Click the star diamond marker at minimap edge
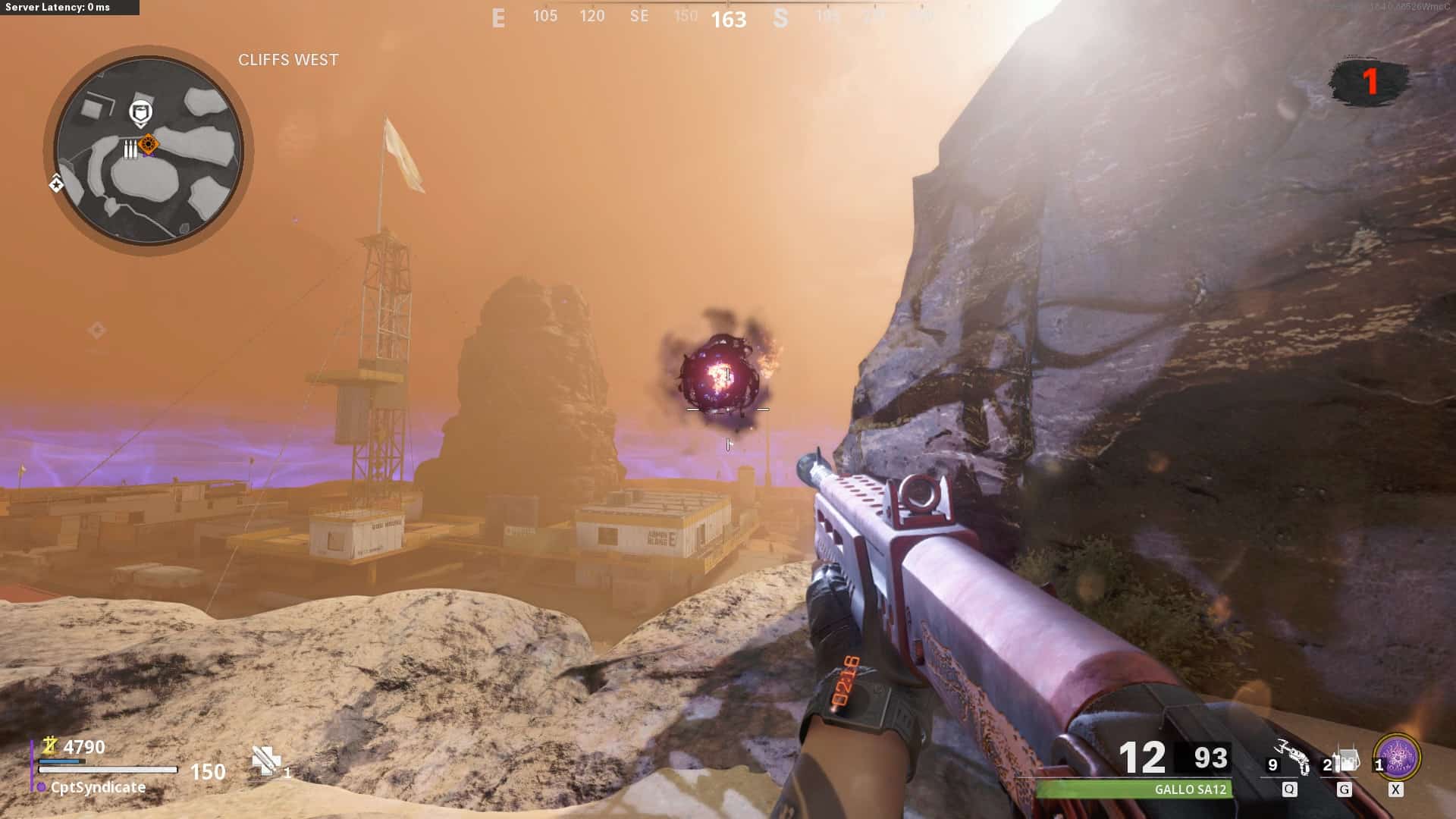 (x=56, y=184)
